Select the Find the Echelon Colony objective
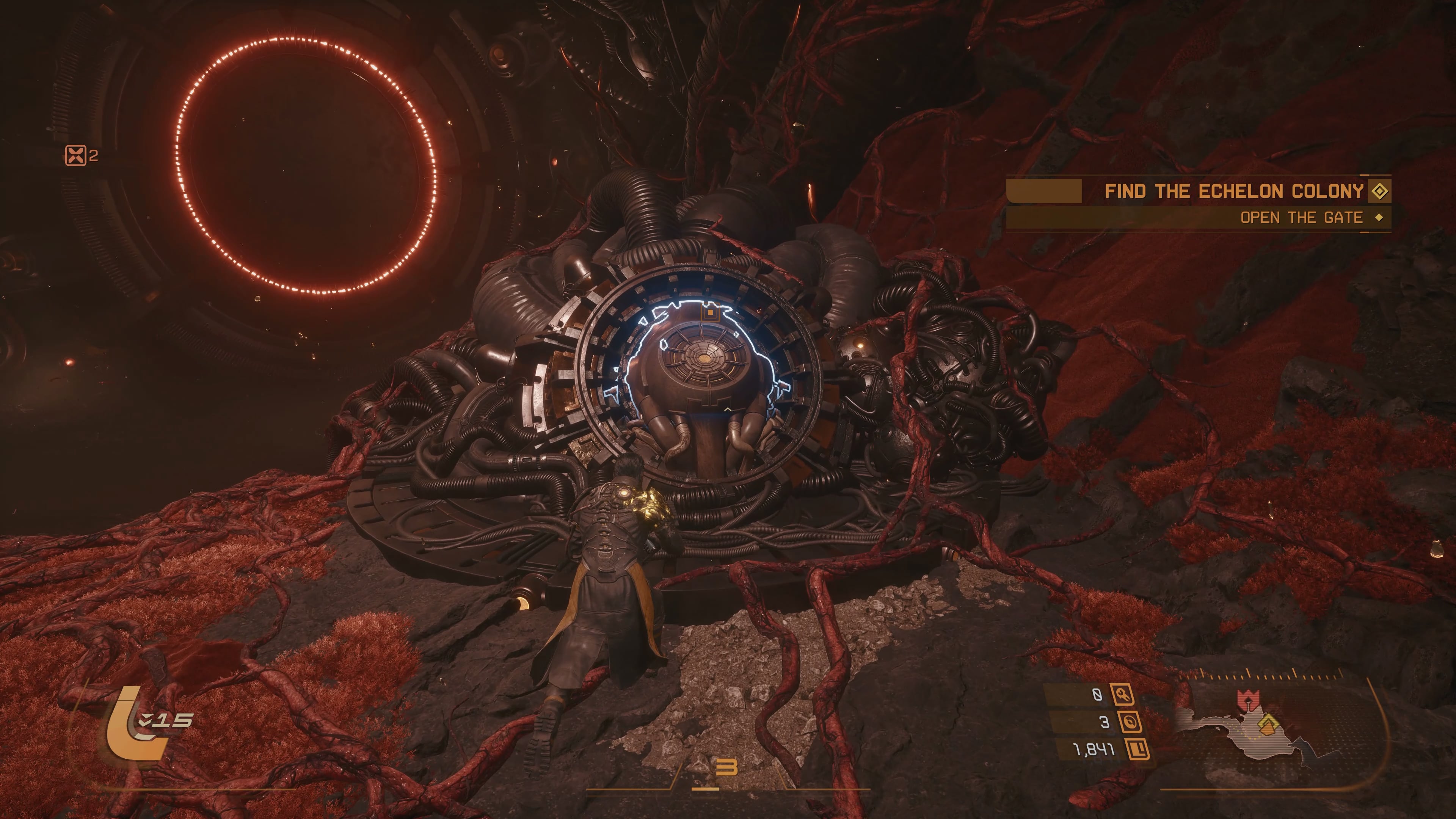Viewport: 1456px width, 819px height. (x=1234, y=191)
